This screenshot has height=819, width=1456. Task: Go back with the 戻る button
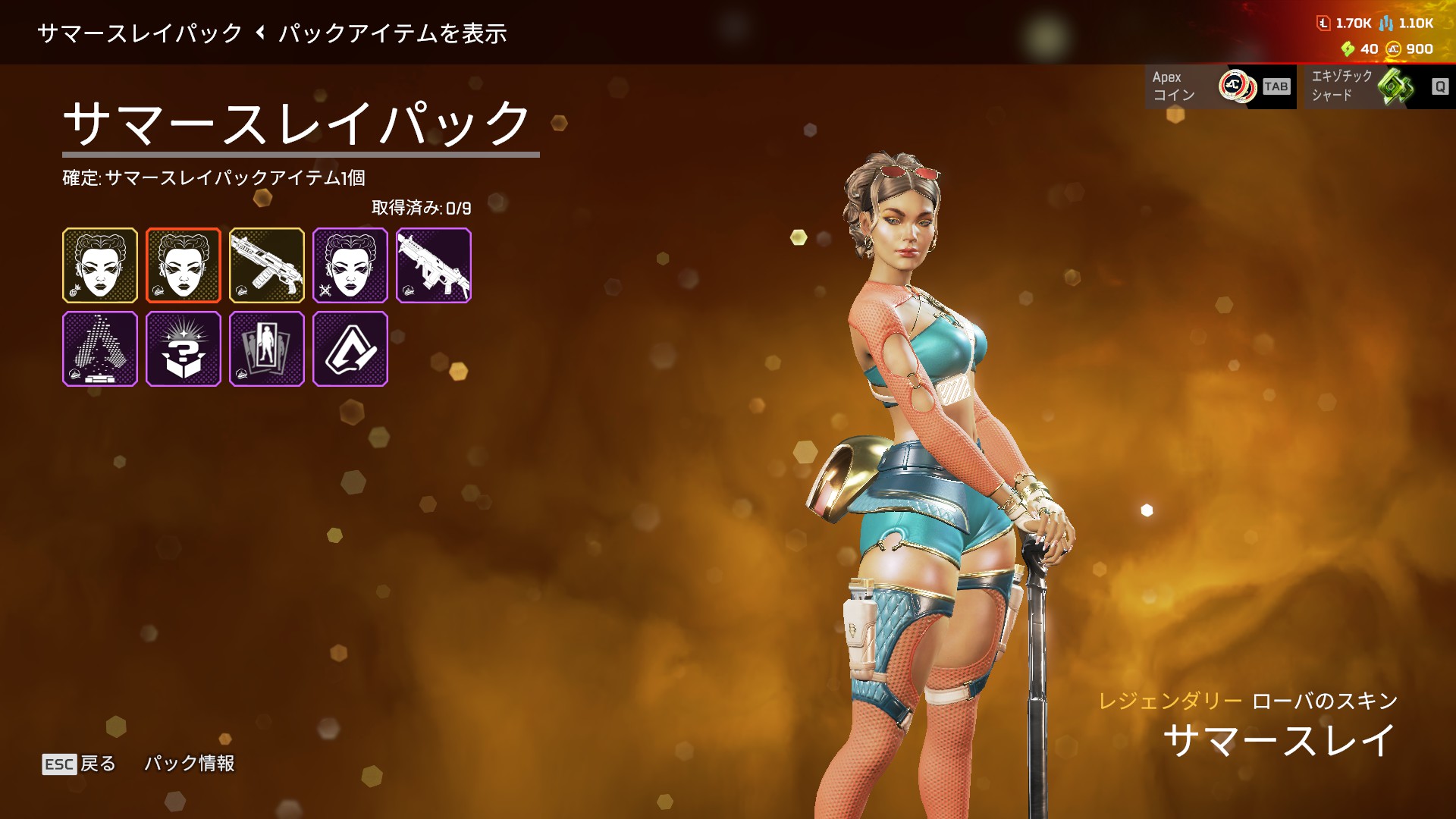click(x=80, y=764)
